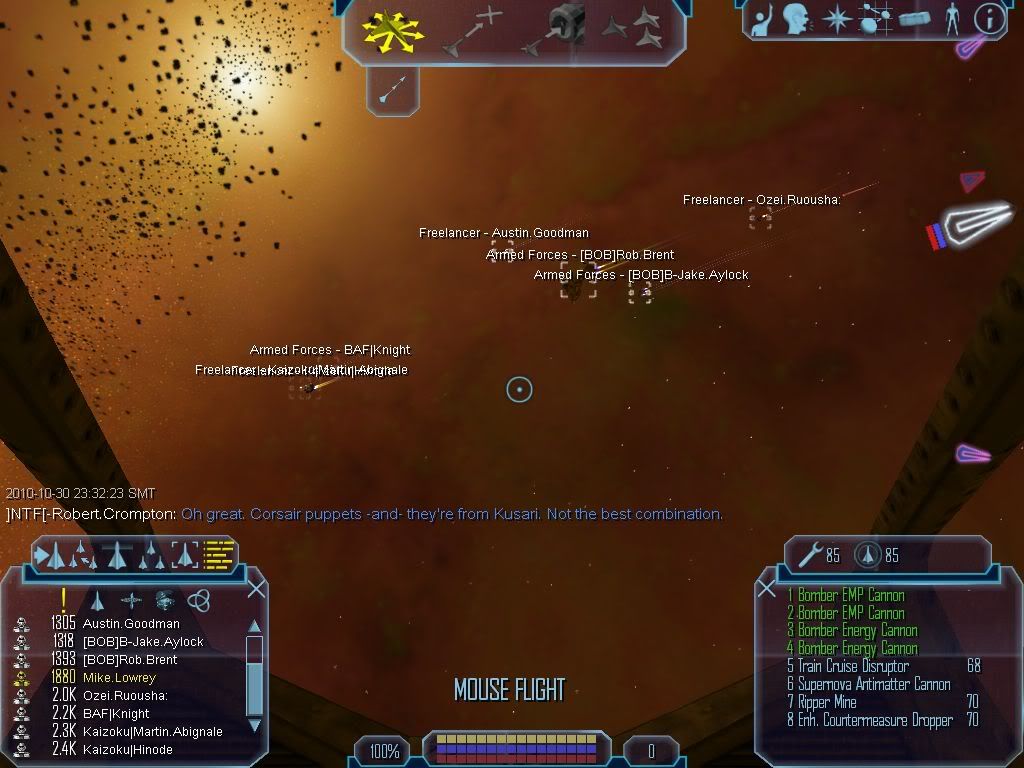Target [BOB]Rob.Brent in the contact list
The width and height of the screenshot is (1024, 768).
coord(130,660)
